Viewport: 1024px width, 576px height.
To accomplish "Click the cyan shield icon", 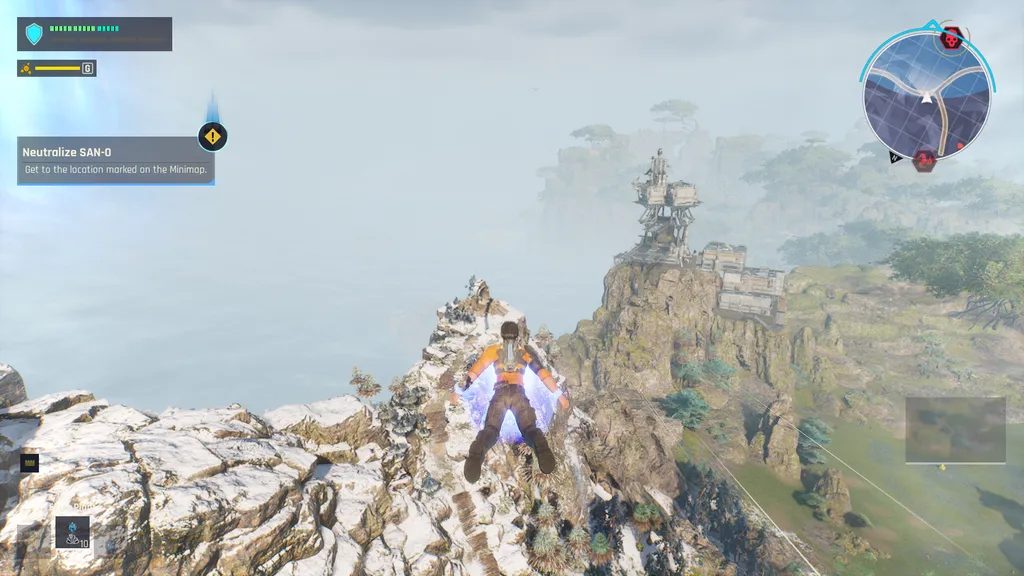I will [34, 34].
